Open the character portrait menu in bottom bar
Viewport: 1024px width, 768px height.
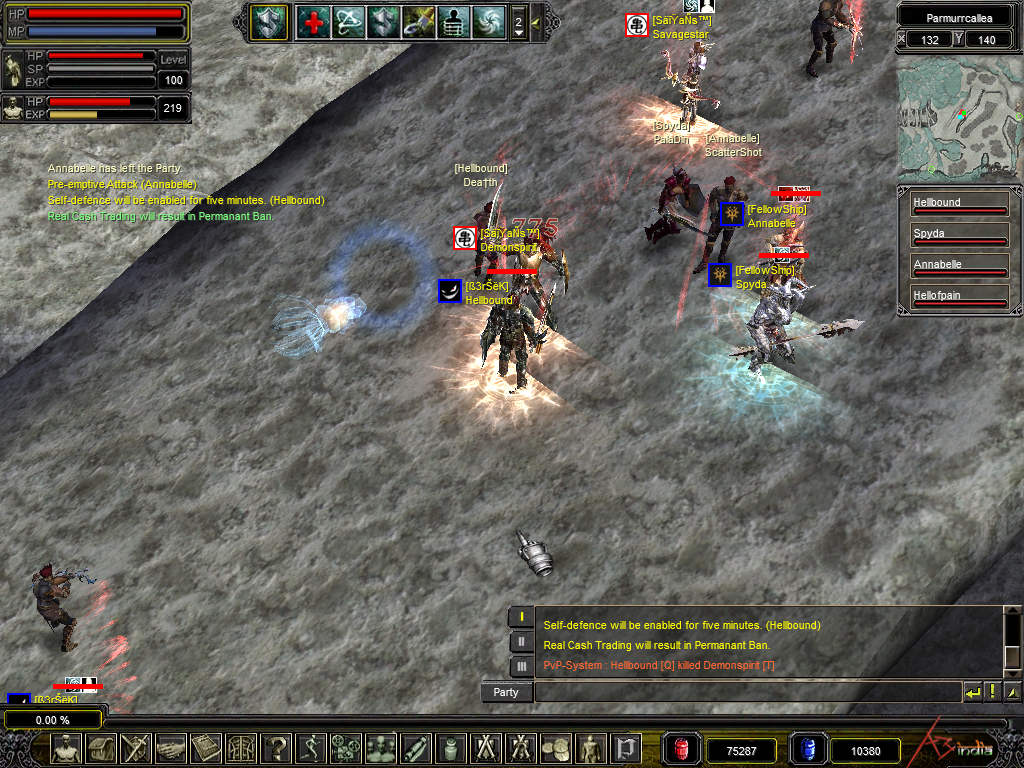click(66, 748)
